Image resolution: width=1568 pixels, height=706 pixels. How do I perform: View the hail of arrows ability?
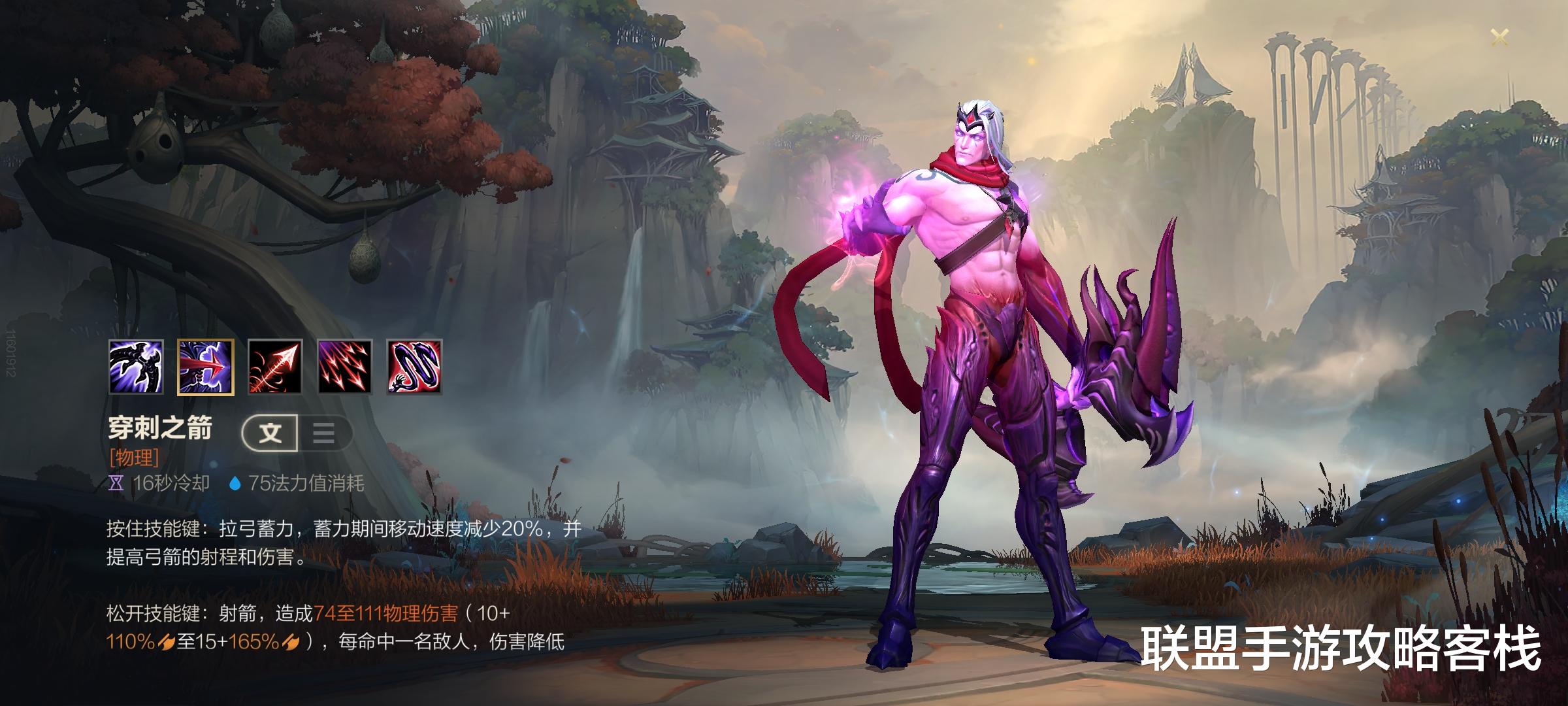pyautogui.click(x=345, y=367)
